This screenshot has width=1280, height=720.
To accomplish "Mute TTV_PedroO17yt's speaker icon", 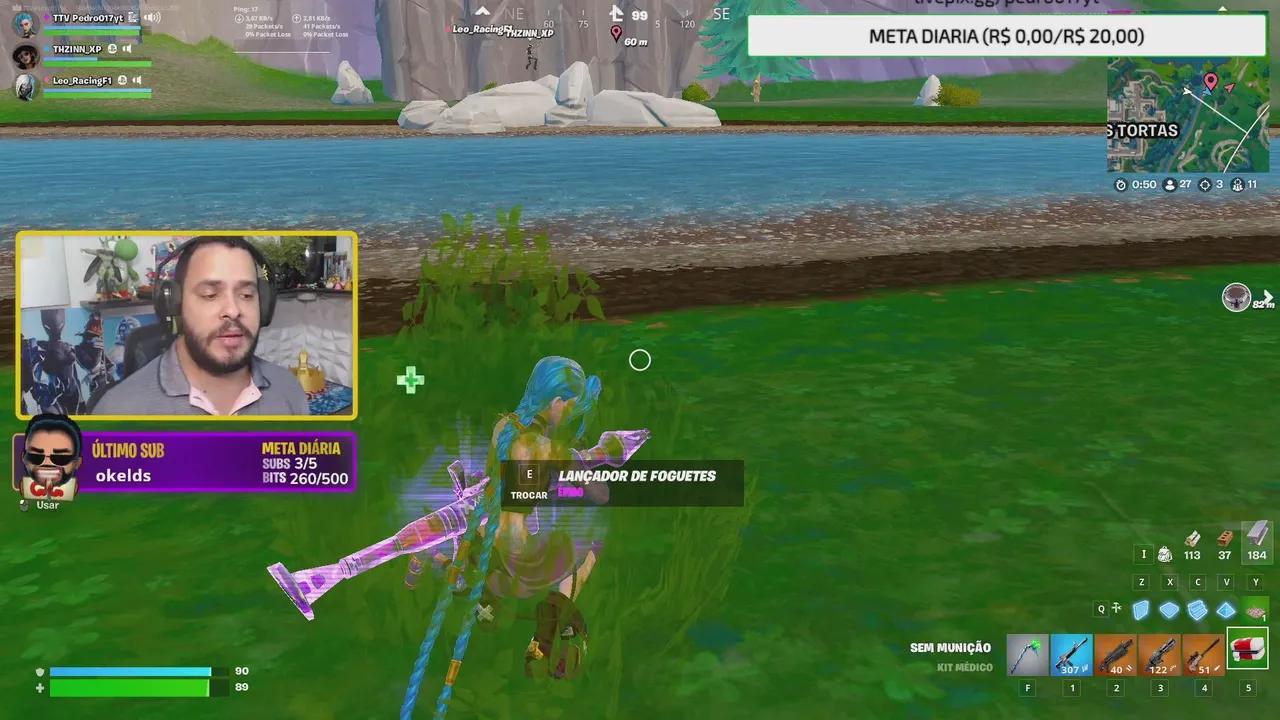I will click(152, 18).
